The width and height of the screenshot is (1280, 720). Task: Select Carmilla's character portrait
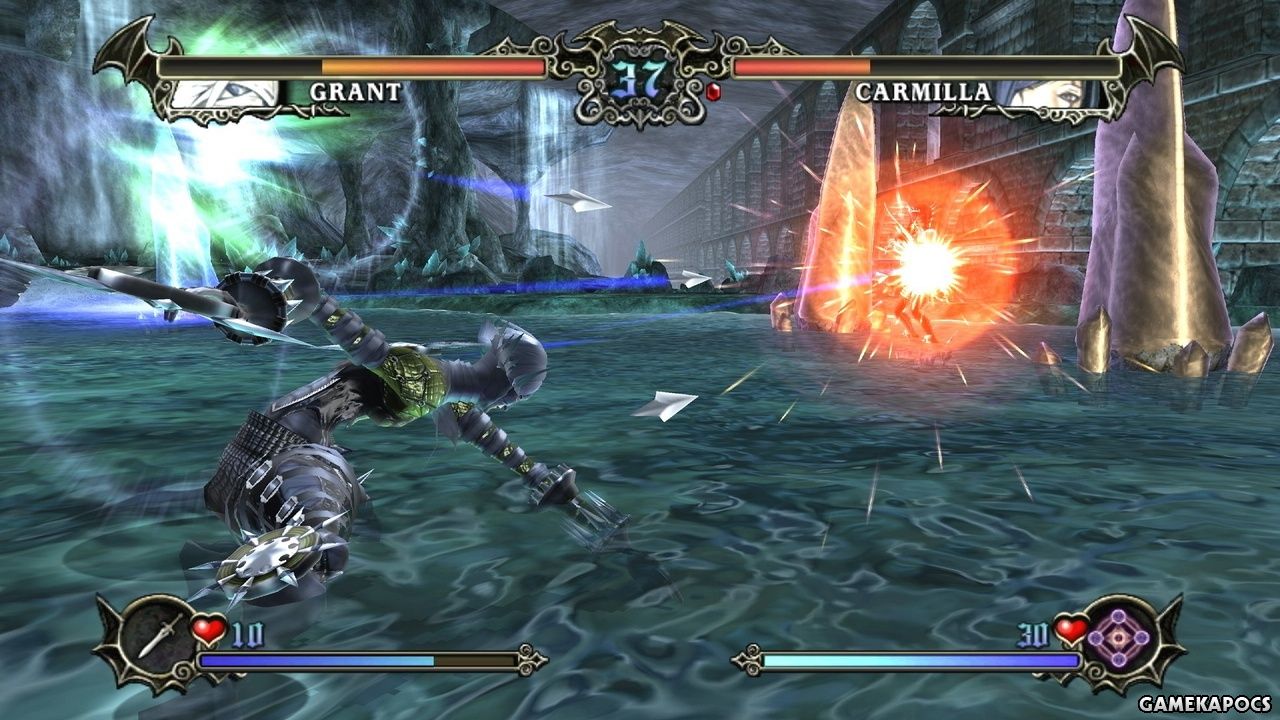tap(1051, 93)
